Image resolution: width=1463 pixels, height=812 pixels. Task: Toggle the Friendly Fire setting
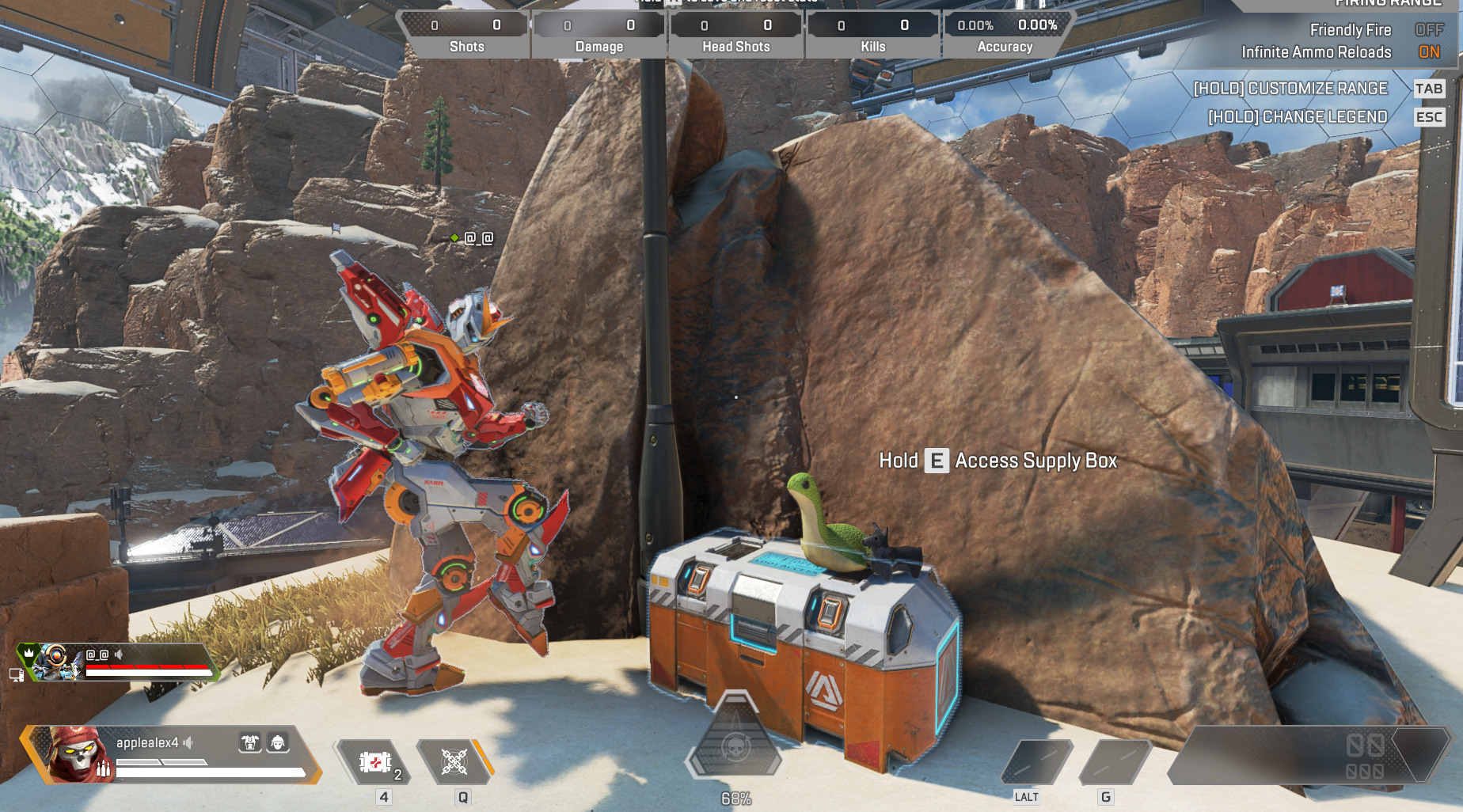tap(1428, 30)
